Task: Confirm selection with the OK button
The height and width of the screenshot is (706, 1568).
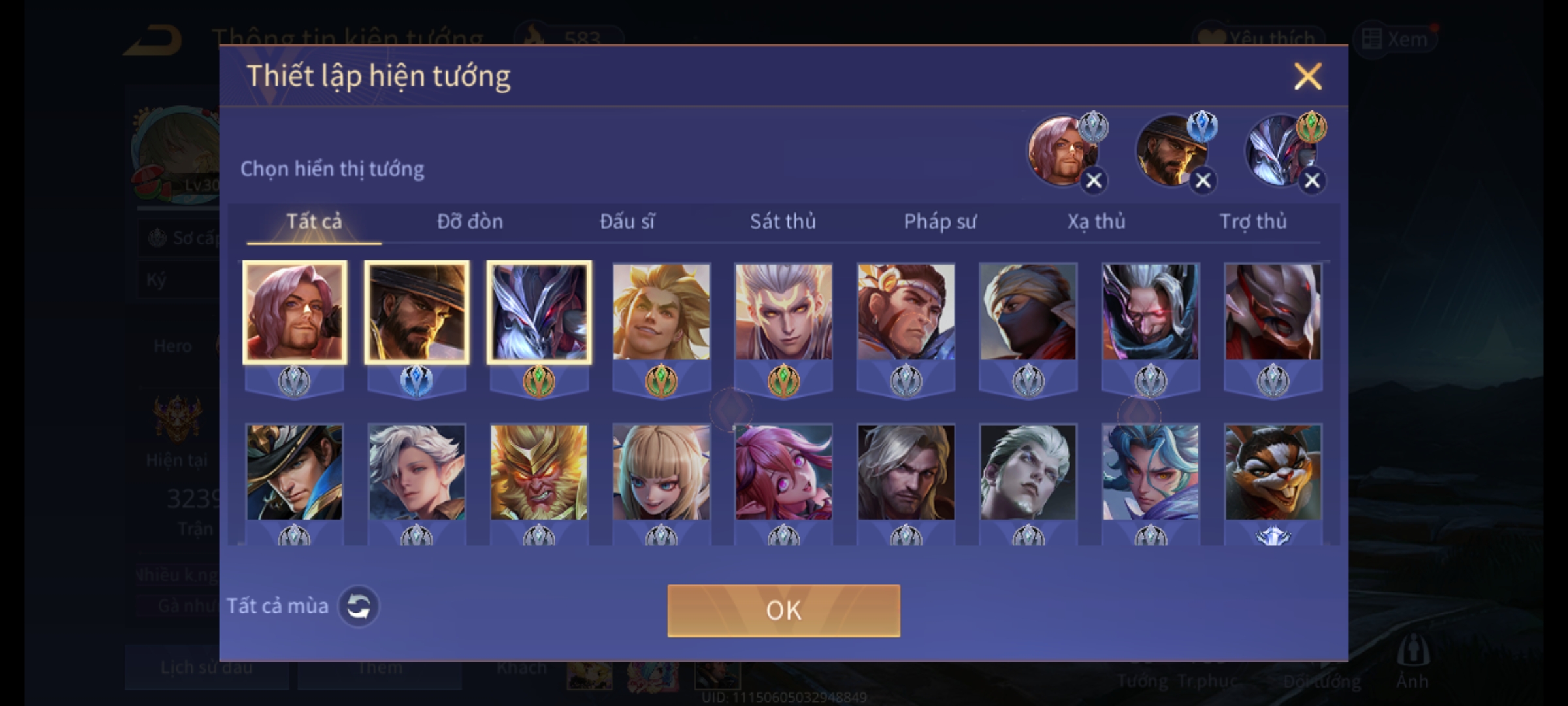Action: (783, 611)
